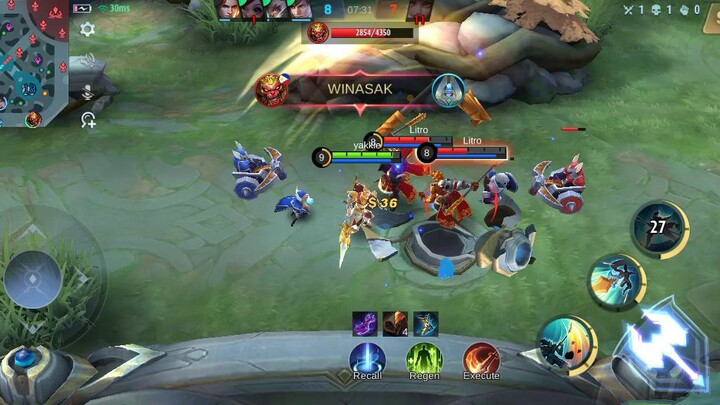Use the Regen ability
This screenshot has height=405, width=720.
(424, 358)
